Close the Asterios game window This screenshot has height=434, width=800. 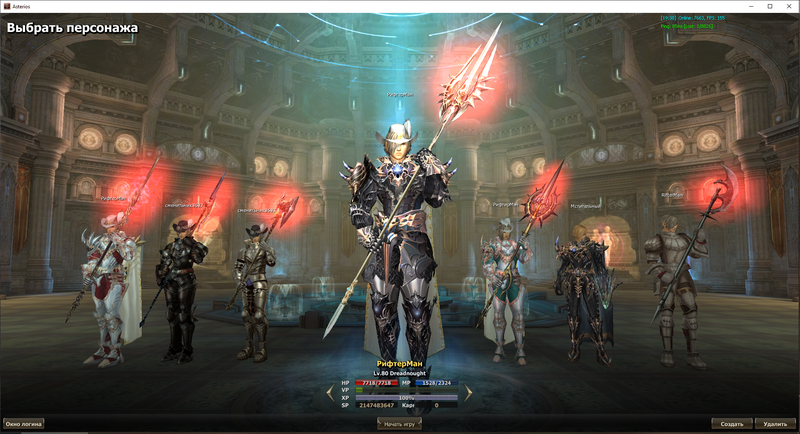tap(785, 7)
